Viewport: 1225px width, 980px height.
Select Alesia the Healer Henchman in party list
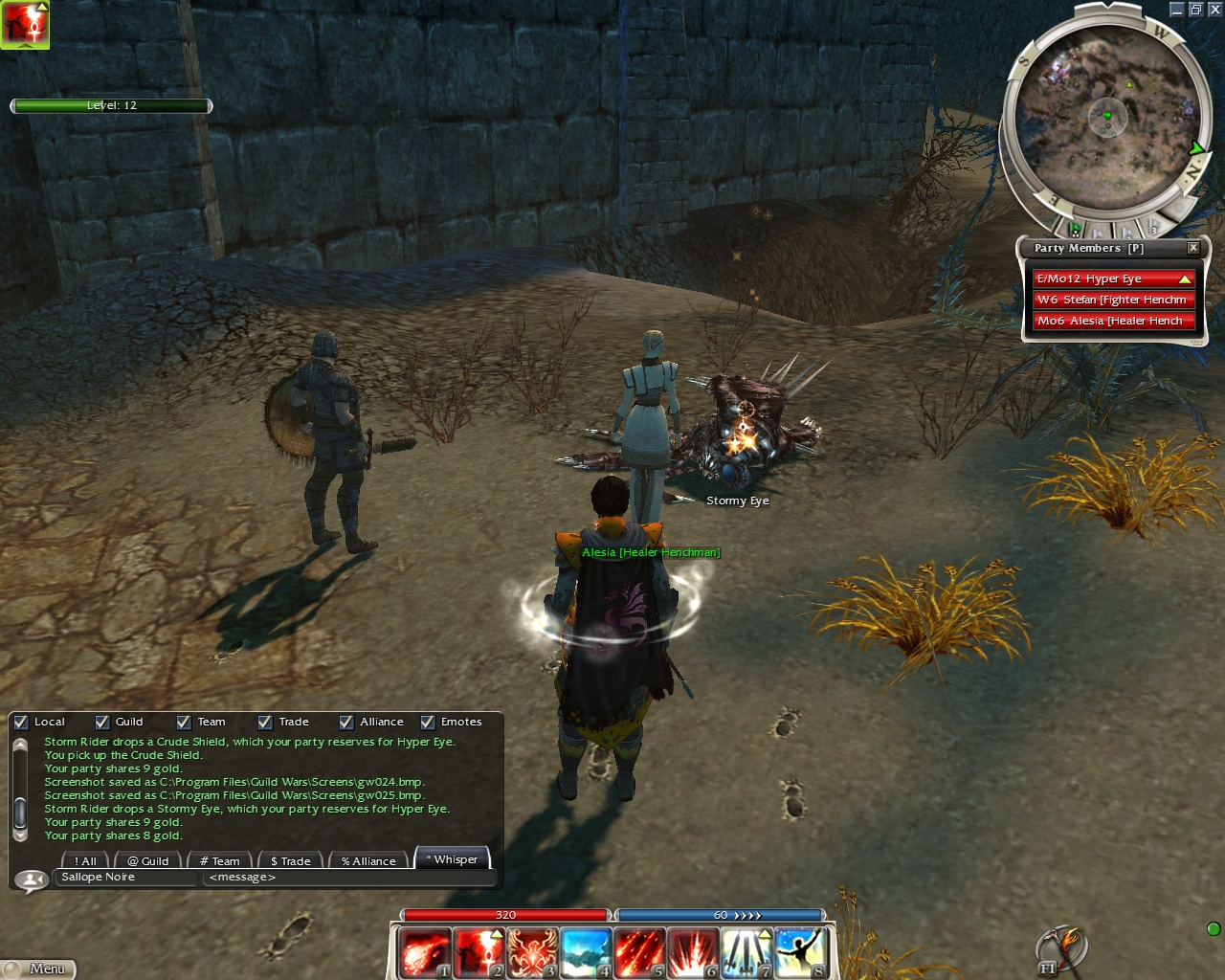1112,321
